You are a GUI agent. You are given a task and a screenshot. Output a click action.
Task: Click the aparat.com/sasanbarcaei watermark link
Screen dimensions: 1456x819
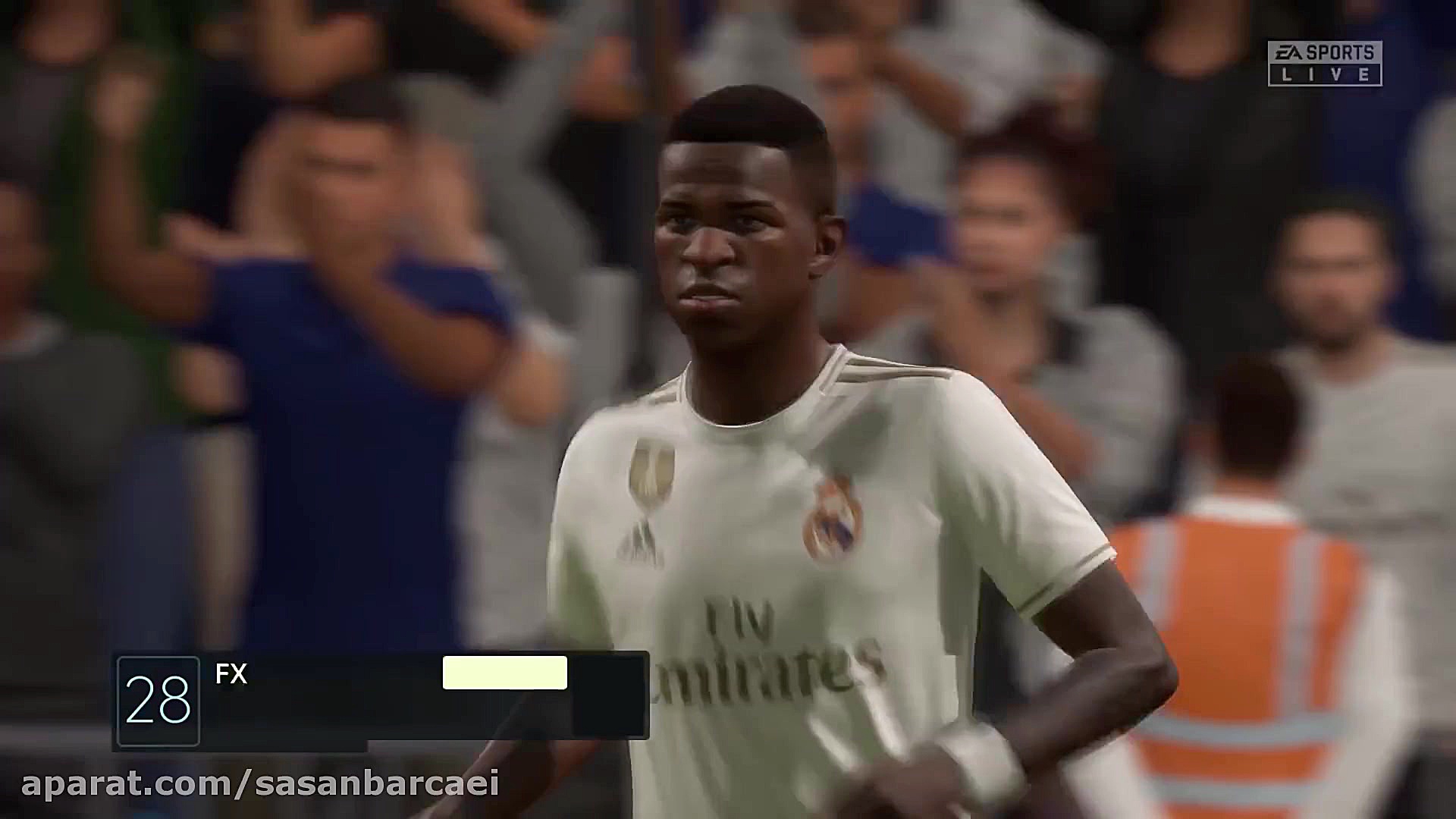[x=260, y=784]
